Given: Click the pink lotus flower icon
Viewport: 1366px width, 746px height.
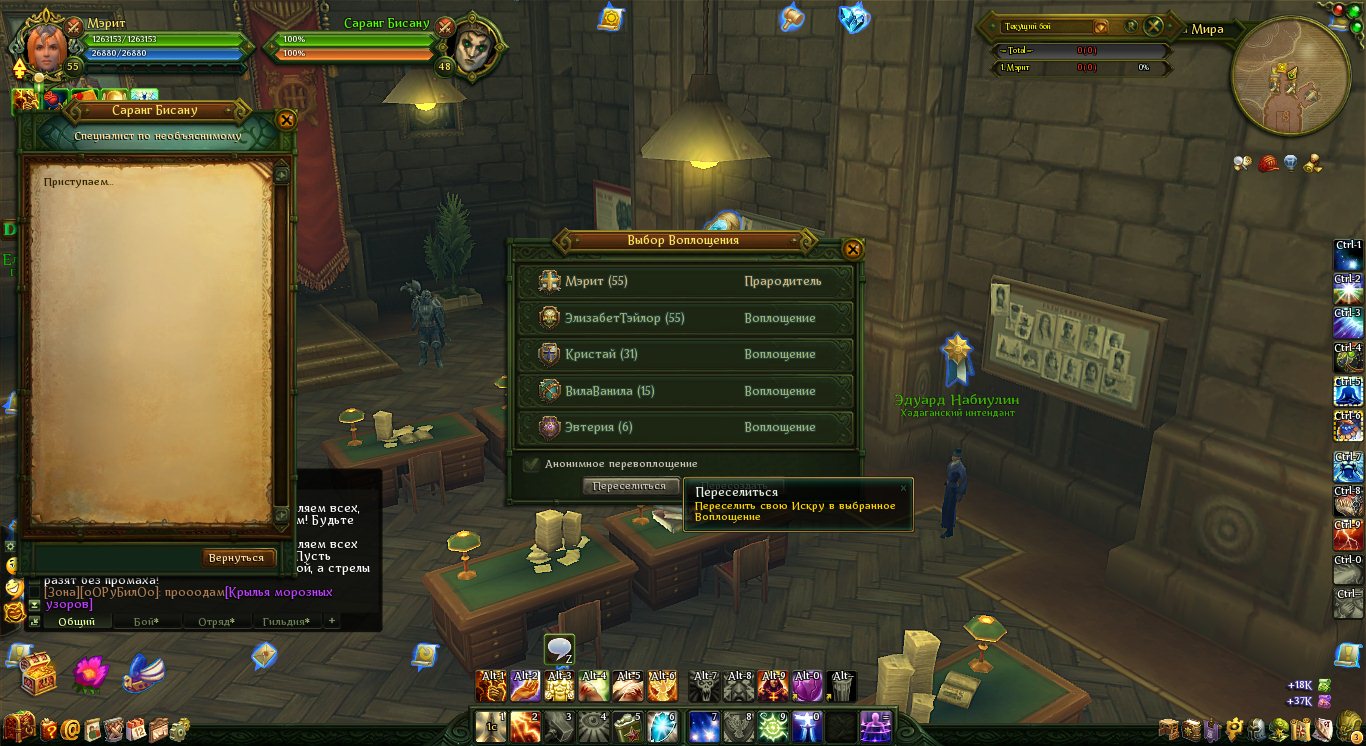Looking at the screenshot, I should pos(90,675).
